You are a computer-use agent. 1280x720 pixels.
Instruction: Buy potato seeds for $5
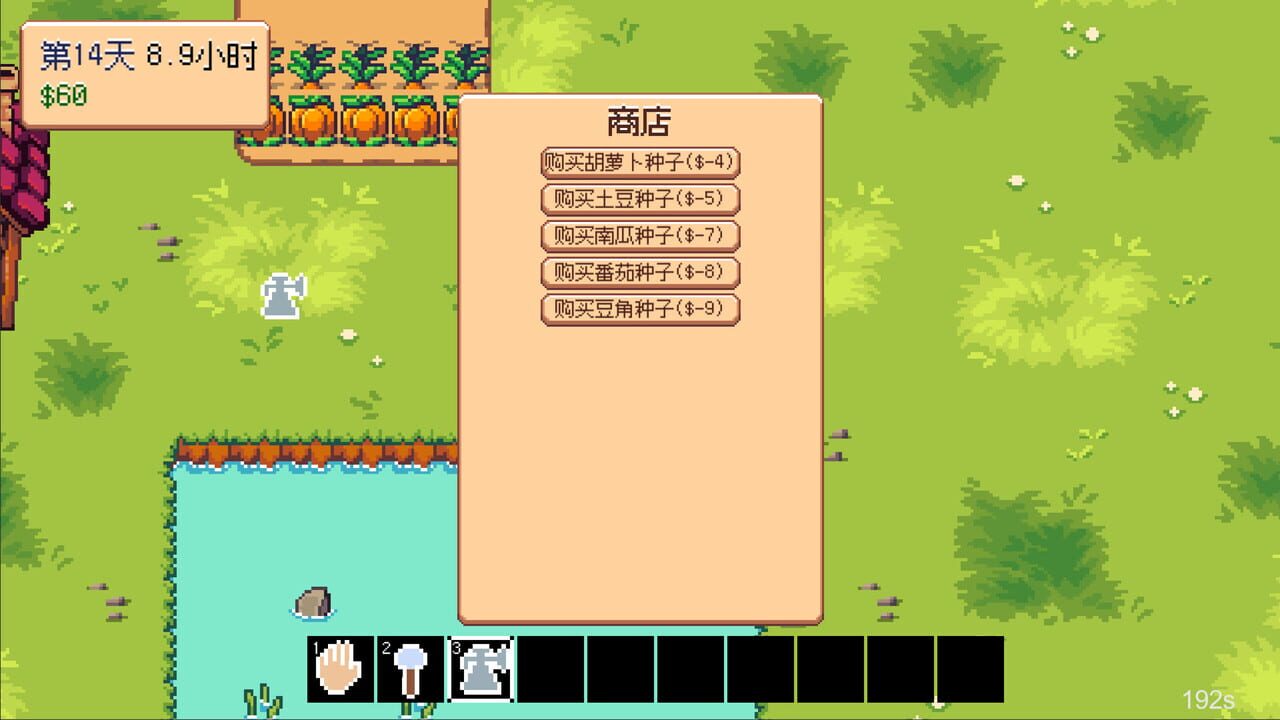point(640,200)
